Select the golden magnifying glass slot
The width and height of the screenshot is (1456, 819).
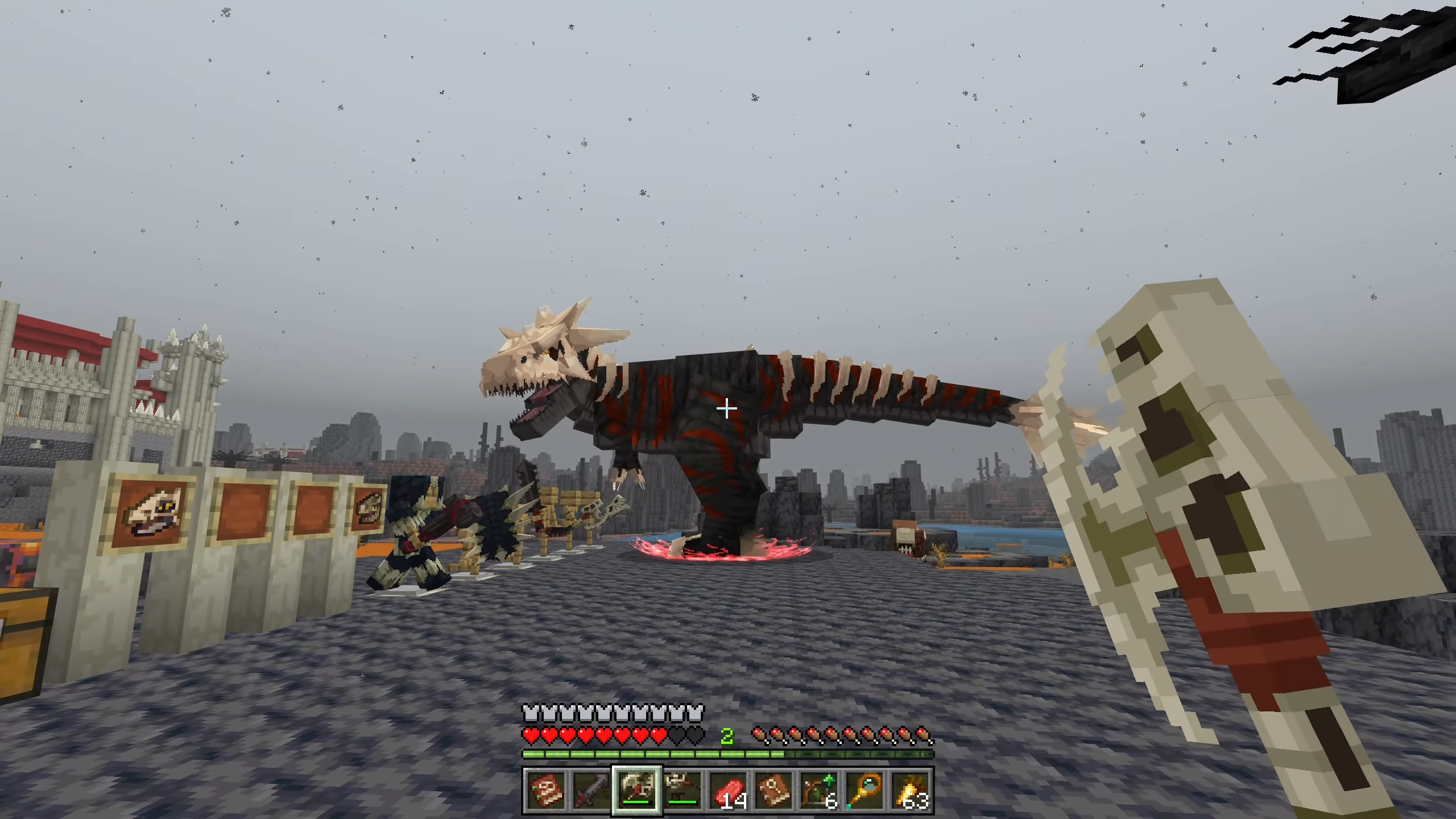(x=864, y=791)
